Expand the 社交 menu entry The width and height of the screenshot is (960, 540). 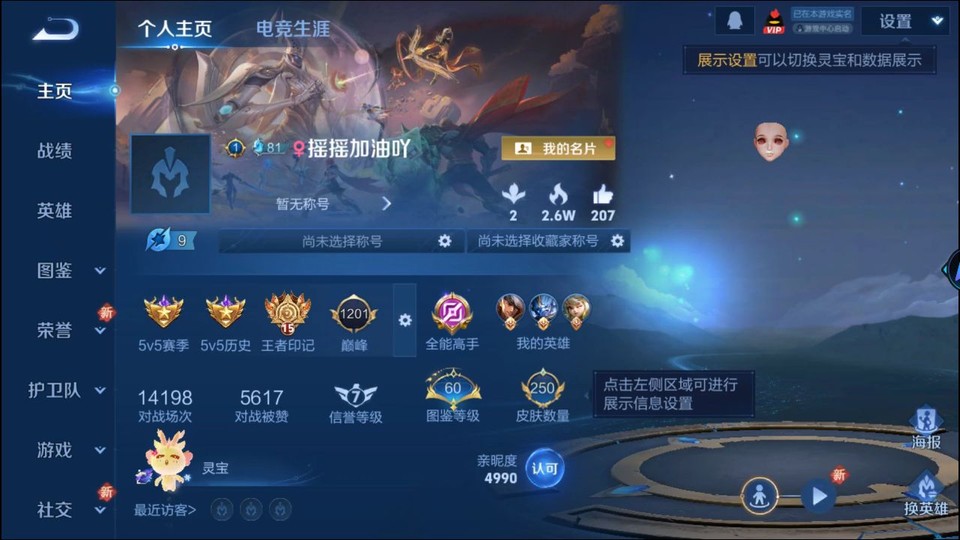point(68,510)
